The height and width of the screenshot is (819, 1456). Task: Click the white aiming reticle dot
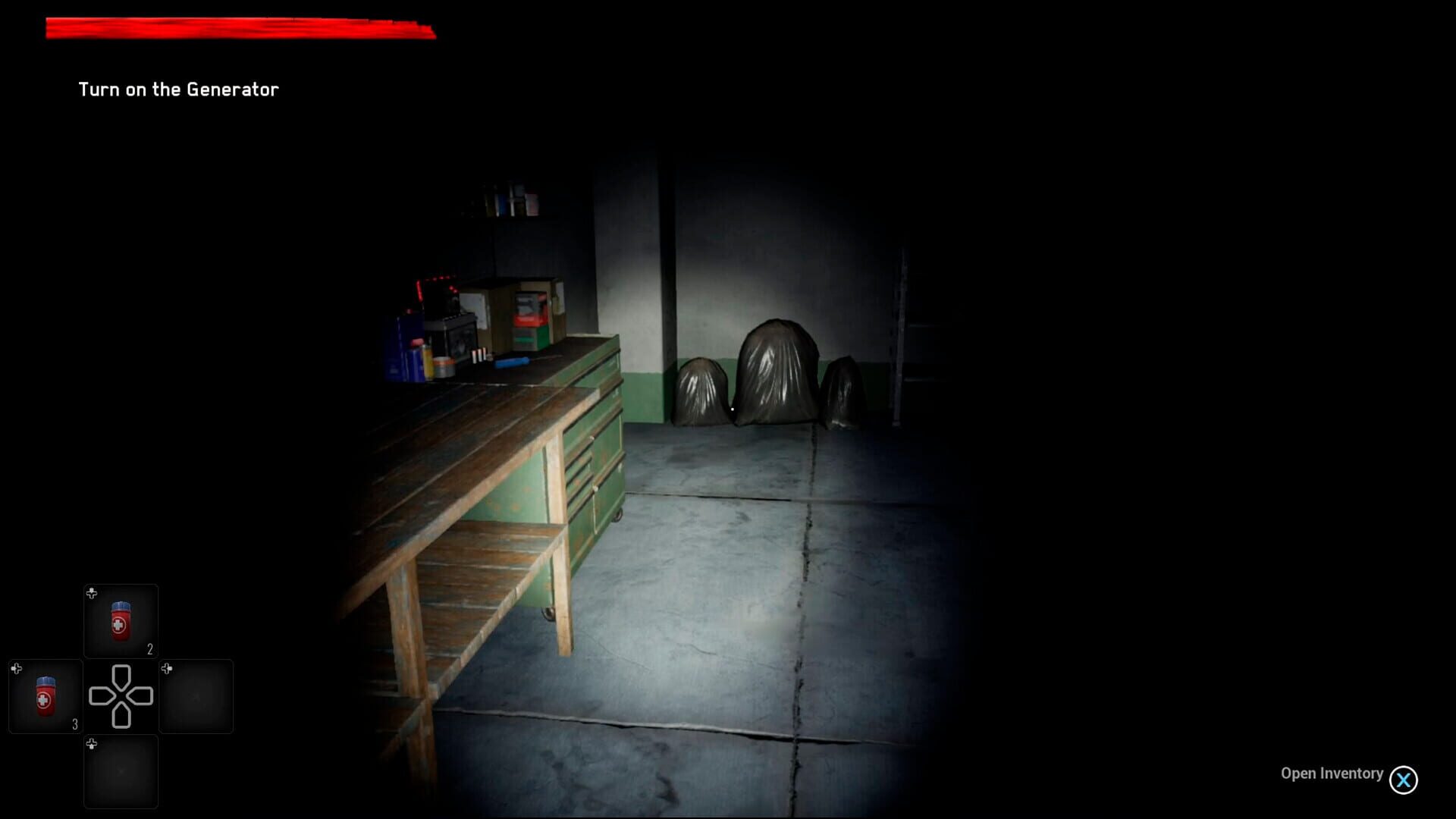tap(733, 408)
